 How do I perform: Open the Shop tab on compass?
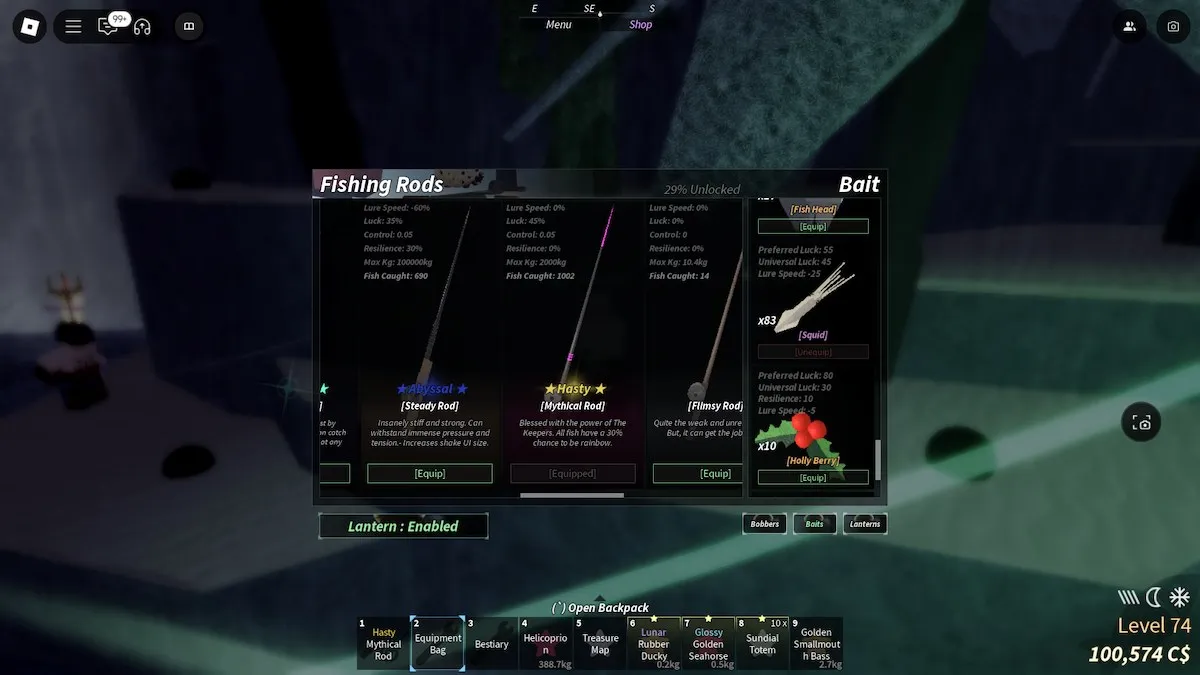(x=641, y=25)
